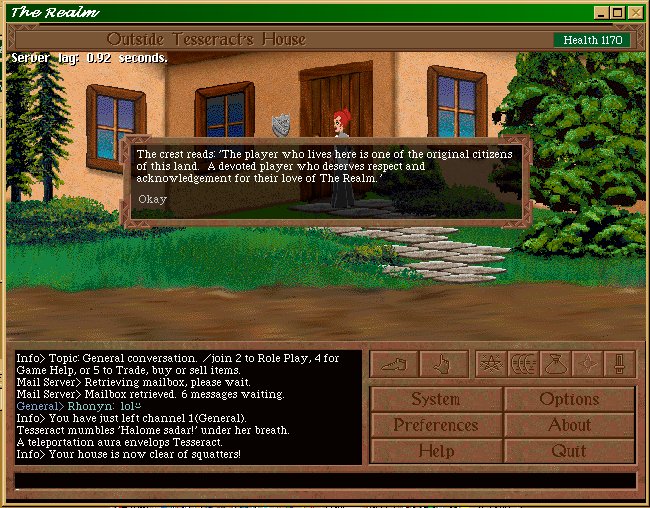This screenshot has height=508, width=650.
Task: Close The Realm window
Action: pos(635,12)
